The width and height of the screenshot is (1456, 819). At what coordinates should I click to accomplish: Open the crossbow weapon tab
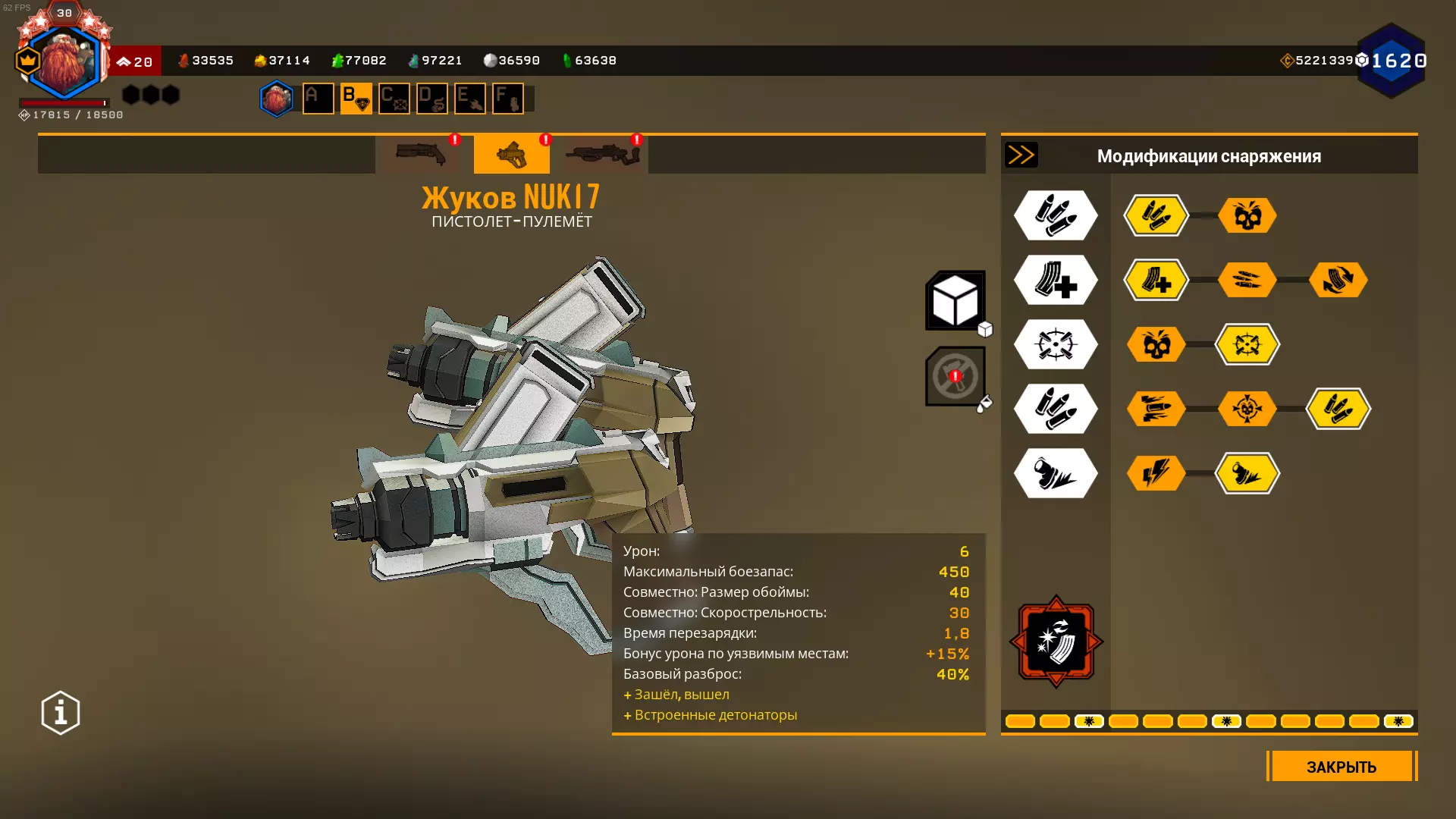click(603, 155)
